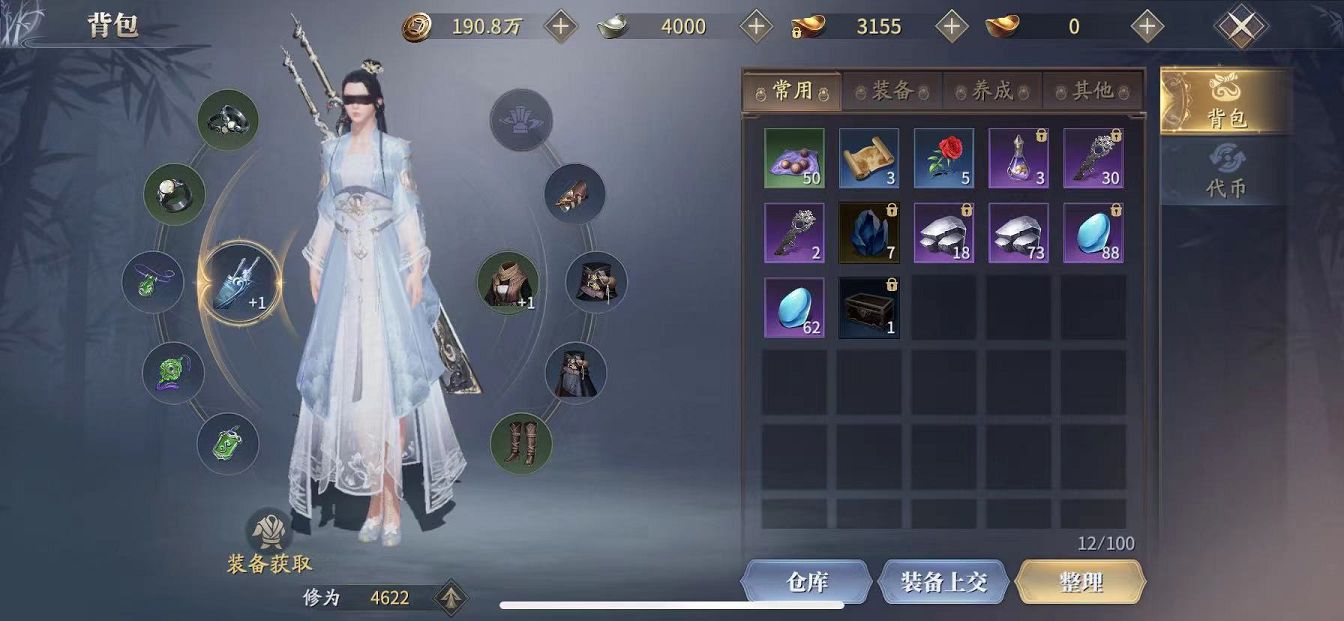Pick the purple potion bottle item
The height and width of the screenshot is (621, 1344).
(1019, 158)
